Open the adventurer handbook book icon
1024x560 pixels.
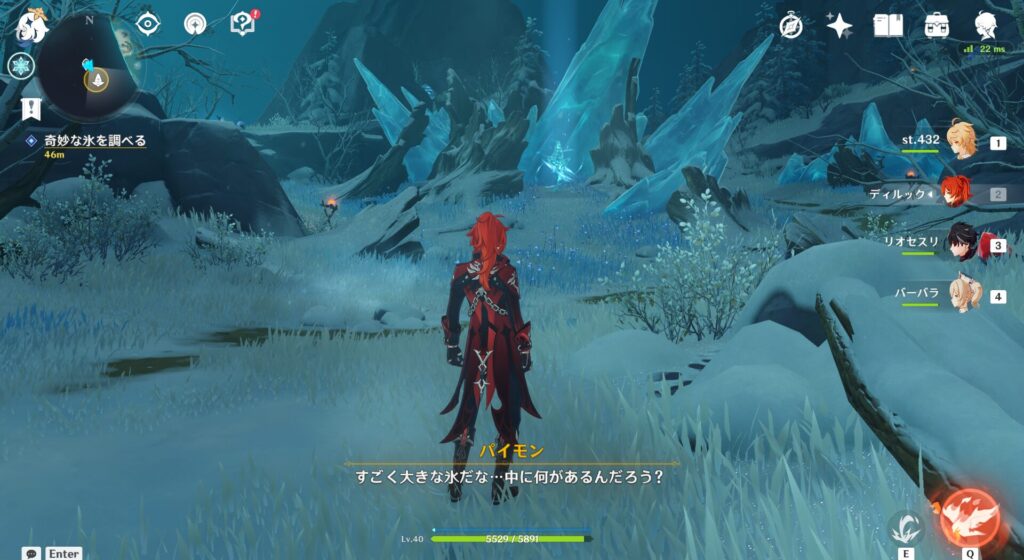pos(888,26)
